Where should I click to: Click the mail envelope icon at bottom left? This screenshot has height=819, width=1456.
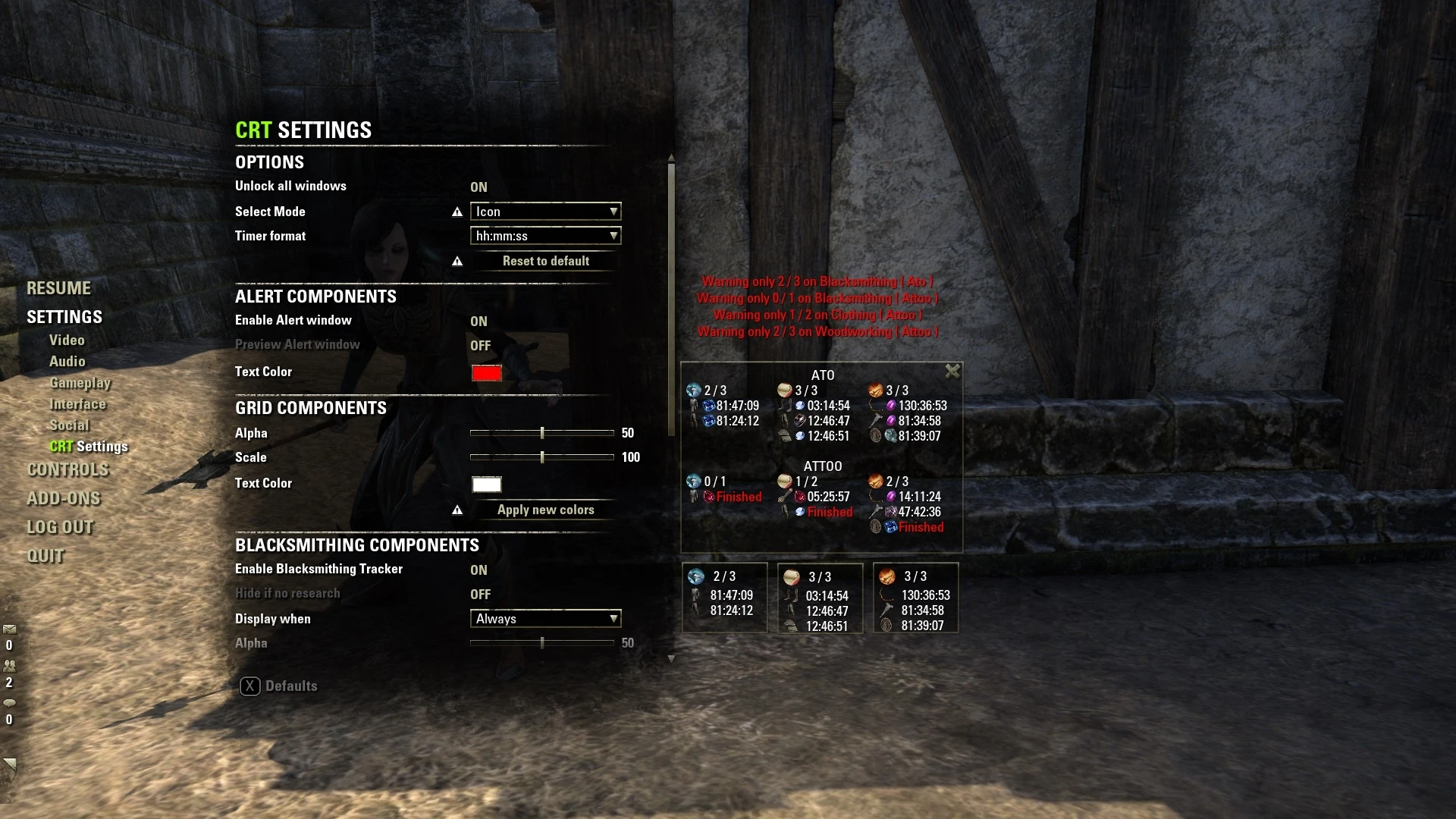[x=10, y=629]
